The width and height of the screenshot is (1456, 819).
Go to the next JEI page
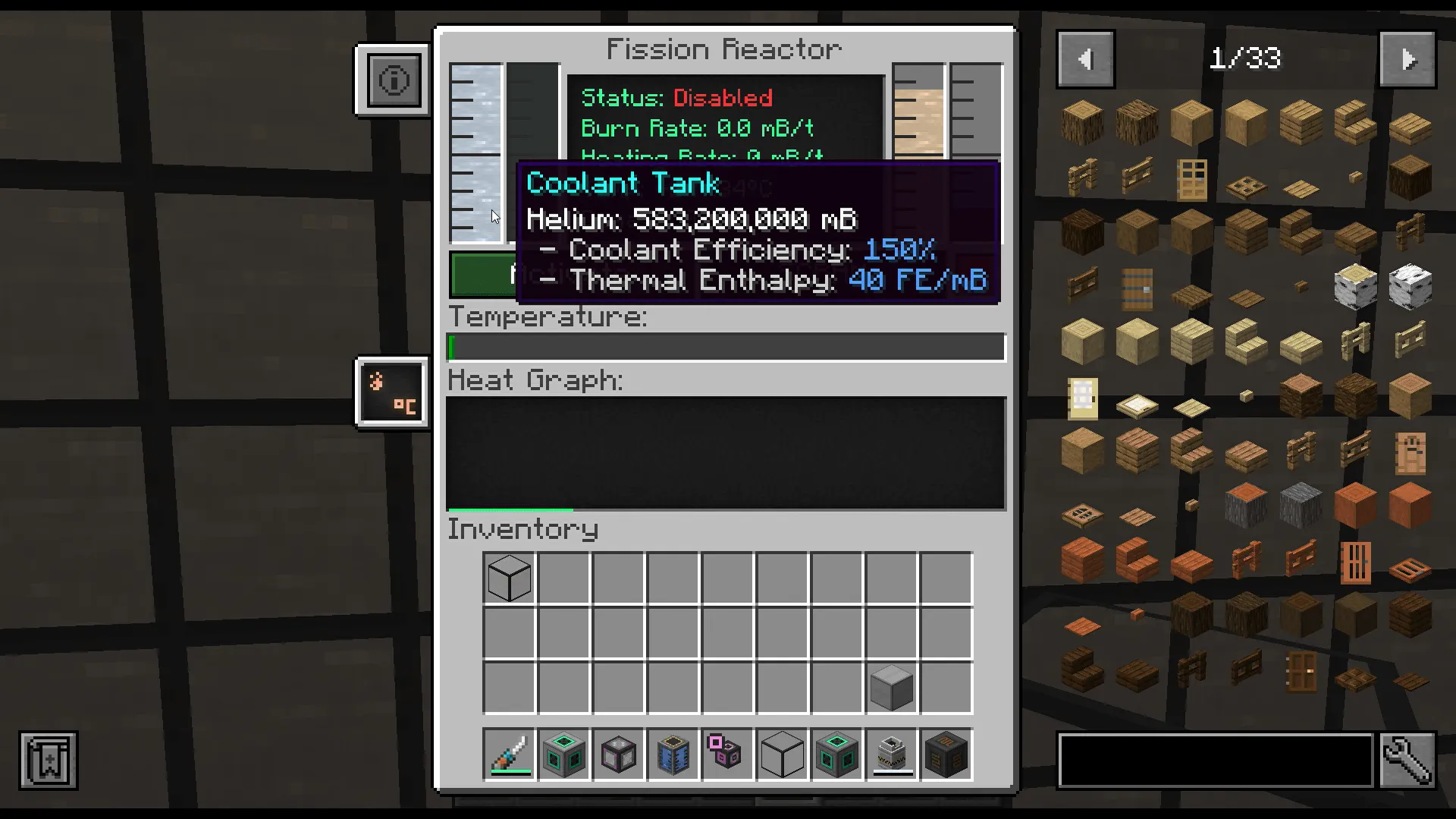click(1407, 58)
